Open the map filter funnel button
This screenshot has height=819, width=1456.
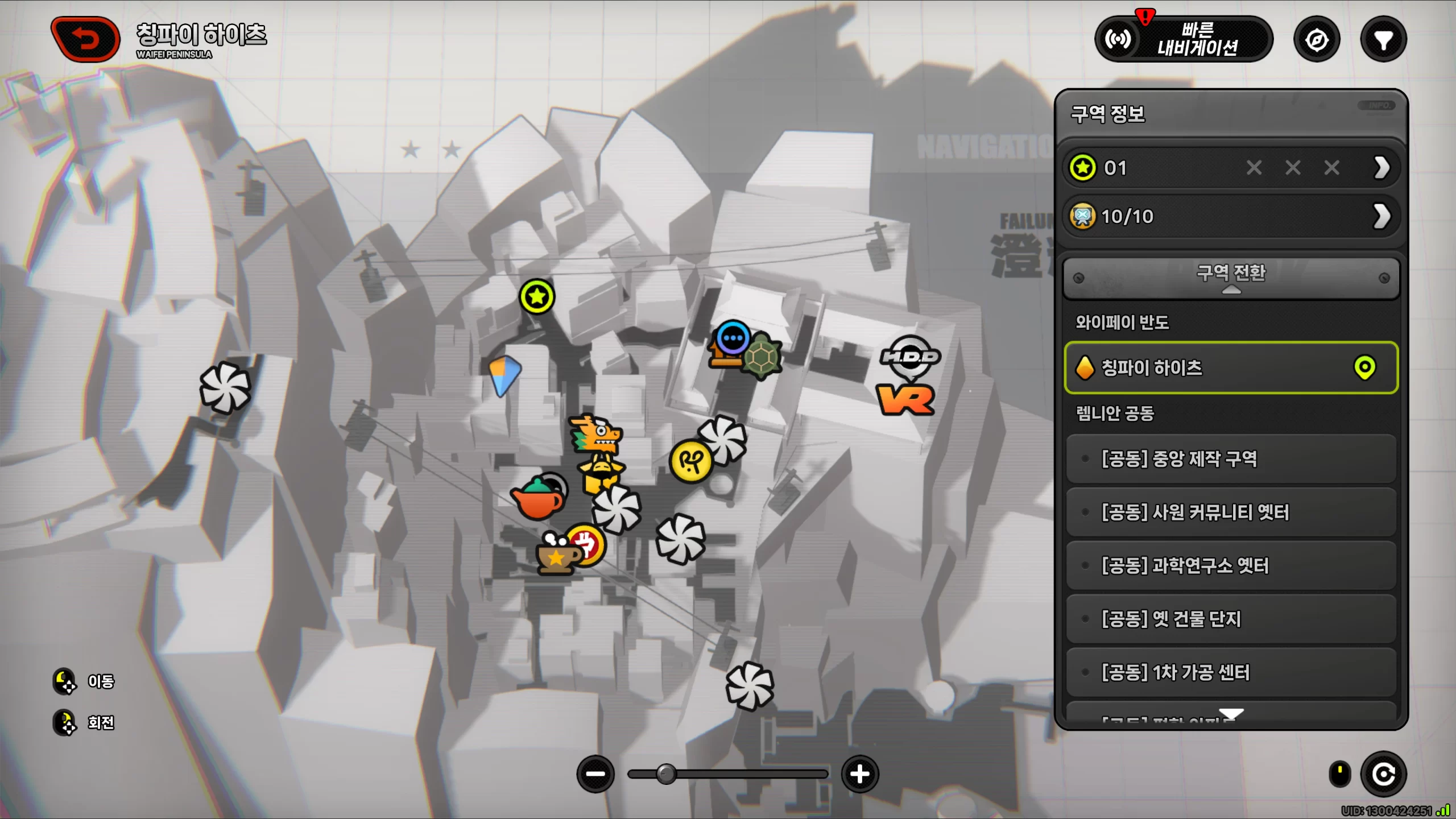pos(1383,40)
